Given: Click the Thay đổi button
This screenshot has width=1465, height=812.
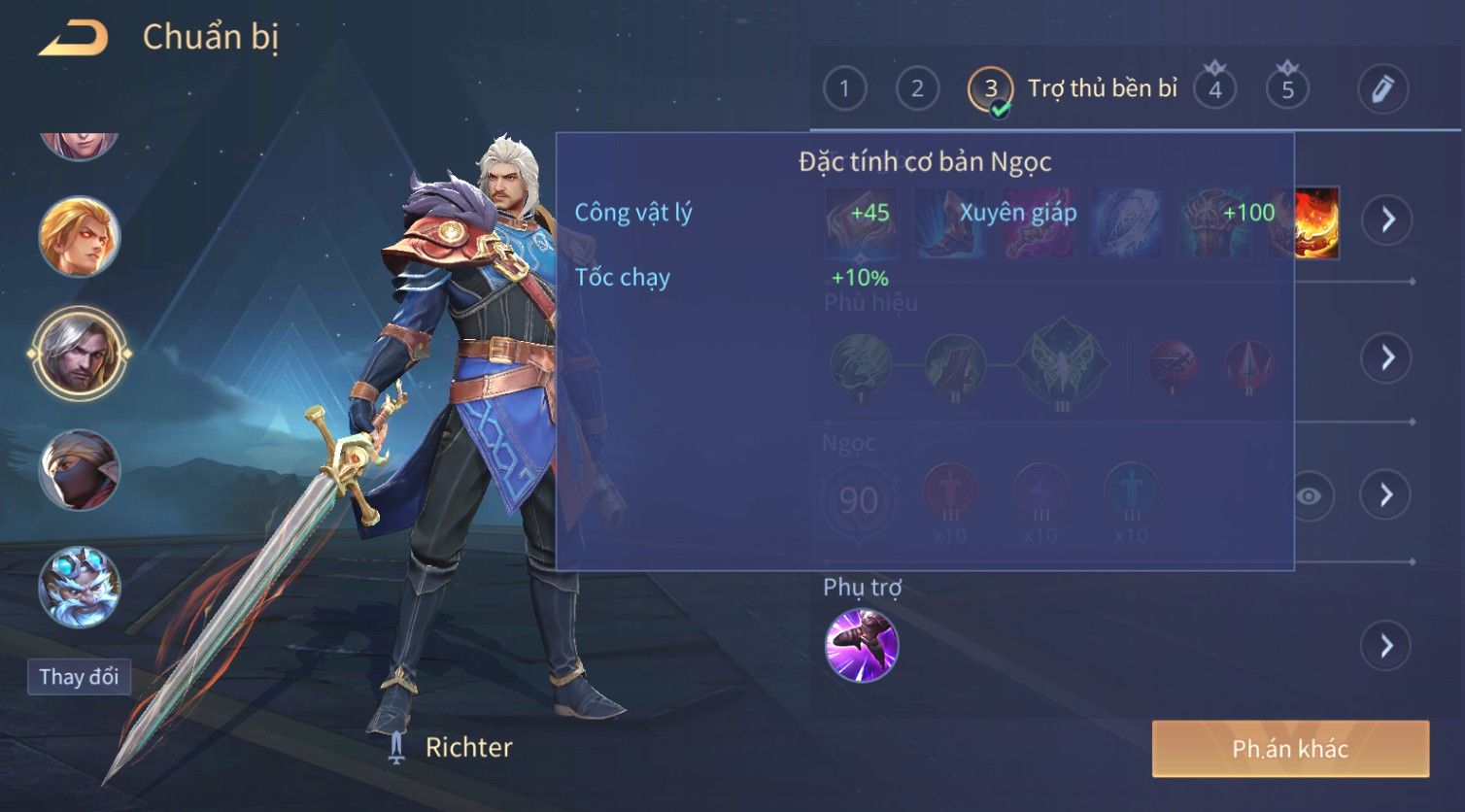Looking at the screenshot, I should 79,677.
